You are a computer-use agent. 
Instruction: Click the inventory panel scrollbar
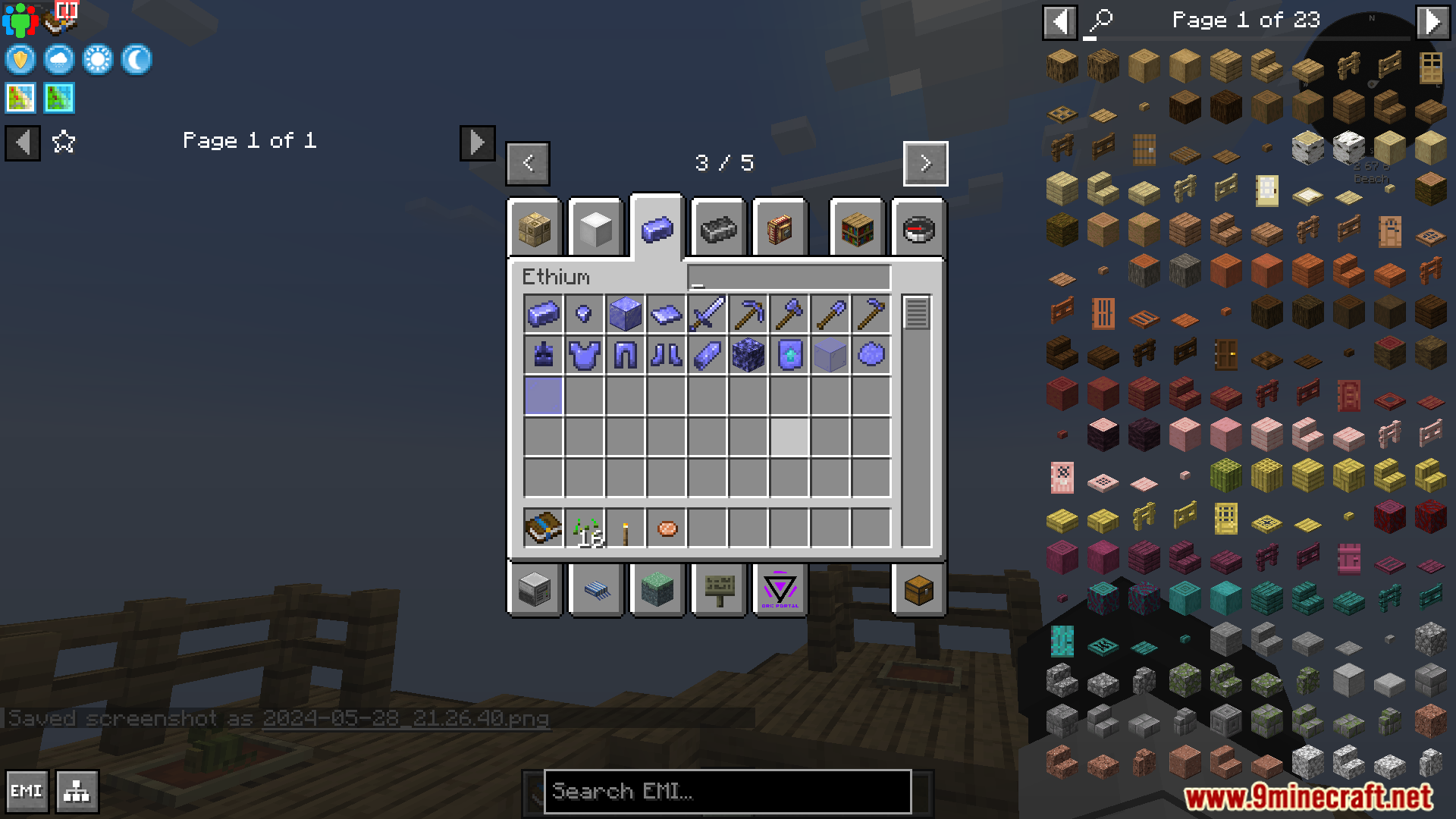[x=917, y=312]
